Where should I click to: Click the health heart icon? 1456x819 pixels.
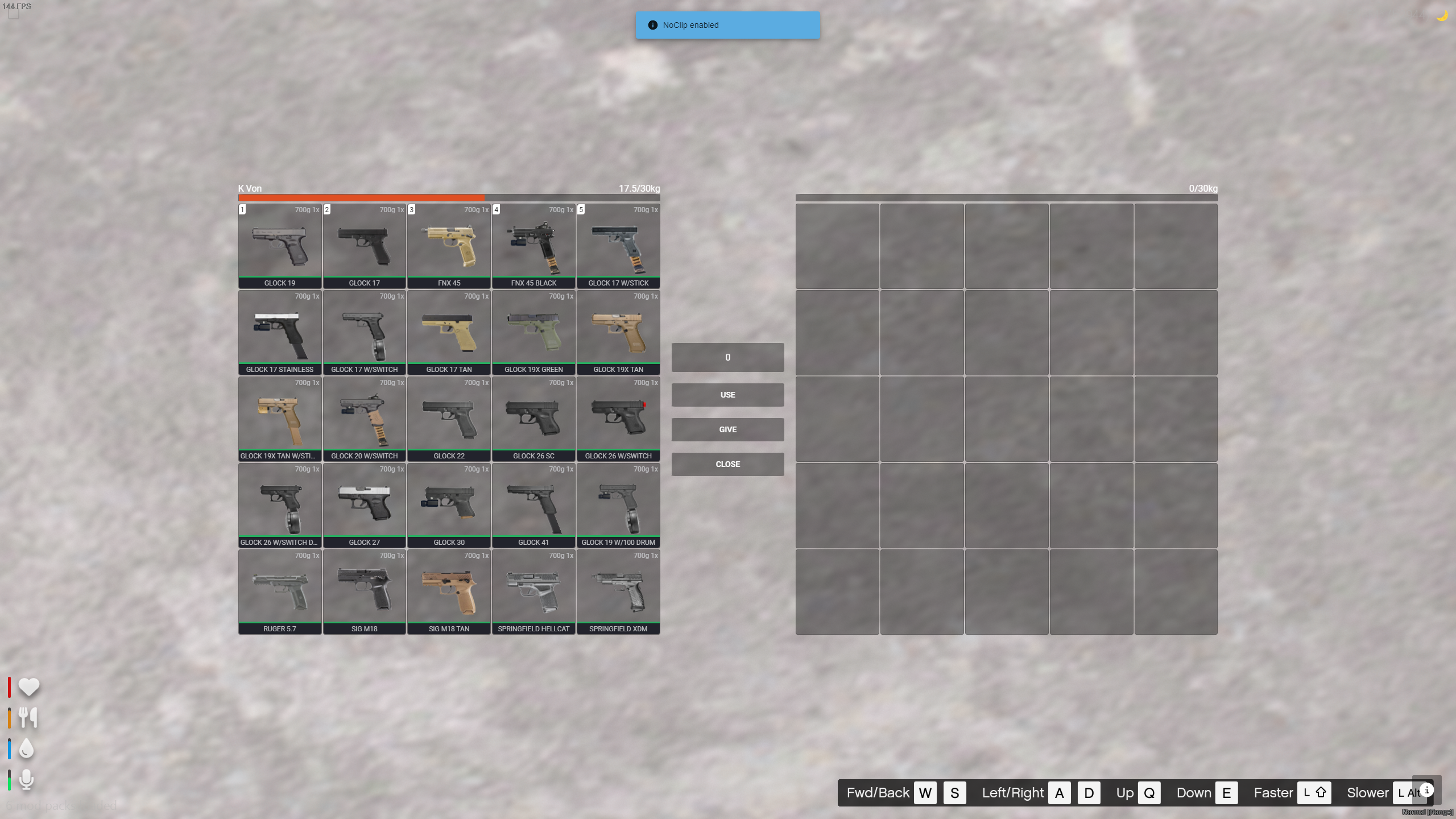28,686
